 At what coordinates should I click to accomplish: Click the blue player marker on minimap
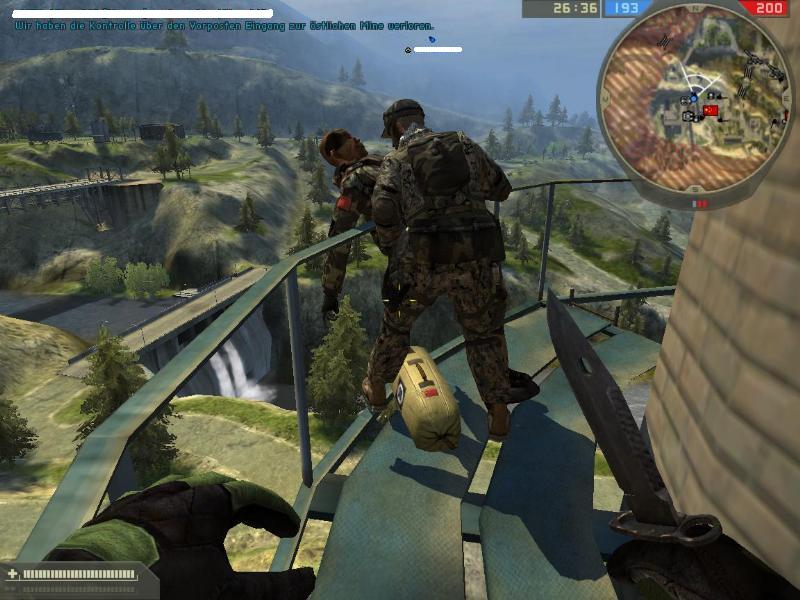pyautogui.click(x=692, y=100)
